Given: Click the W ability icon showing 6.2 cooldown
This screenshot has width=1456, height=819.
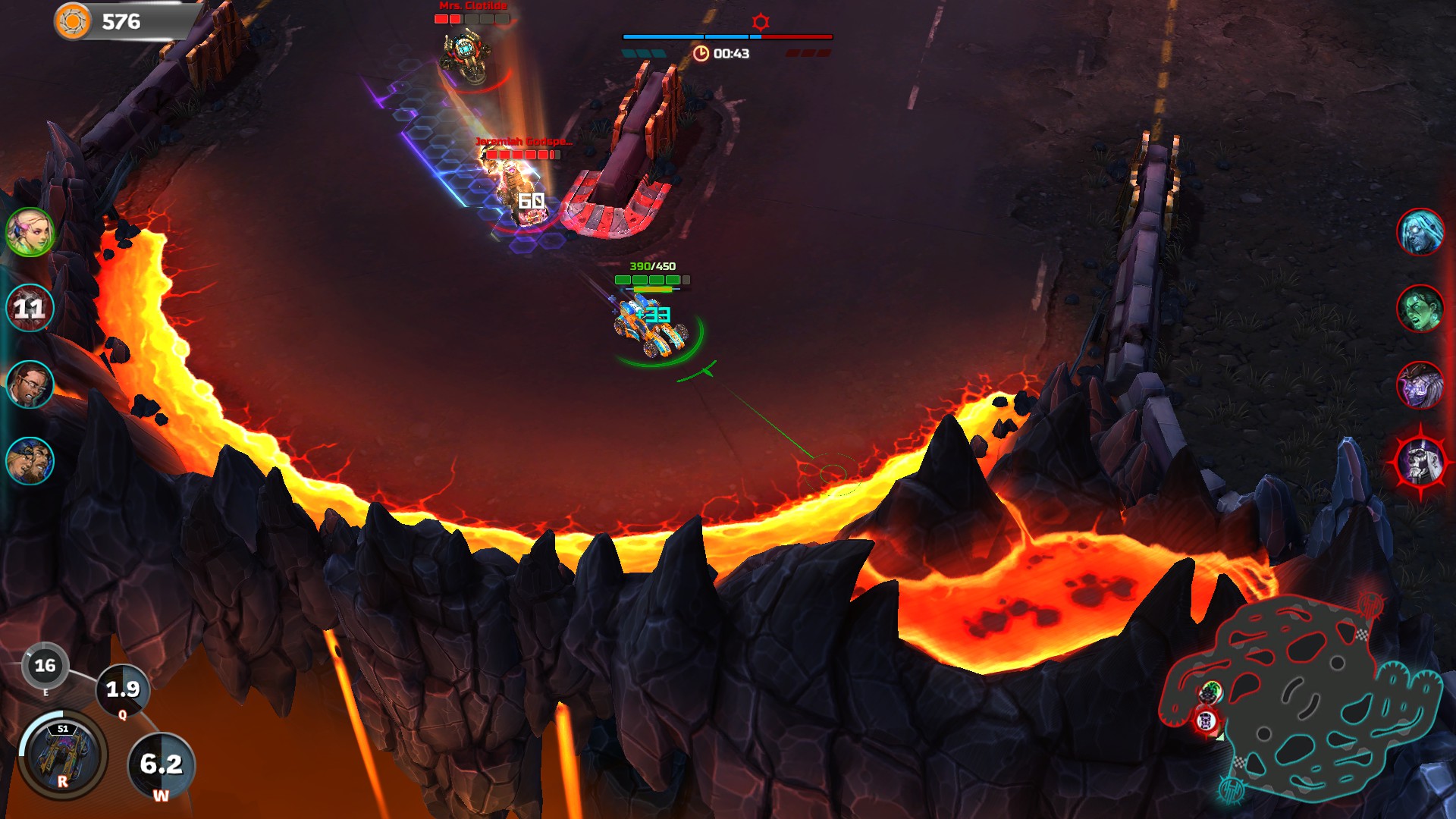Looking at the screenshot, I should coord(162,764).
